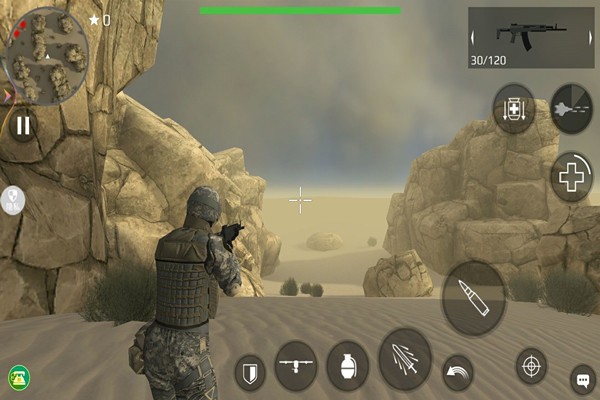
Task: Request the fighter jet airstrike
Action: [571, 108]
